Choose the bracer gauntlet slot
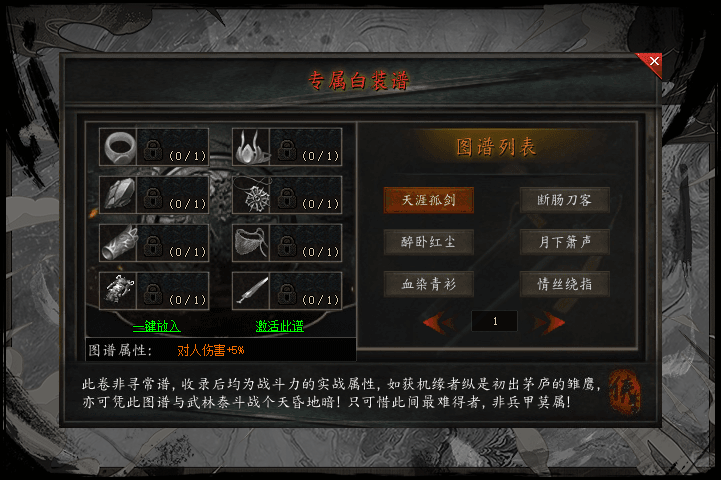The height and width of the screenshot is (480, 721). [119, 243]
